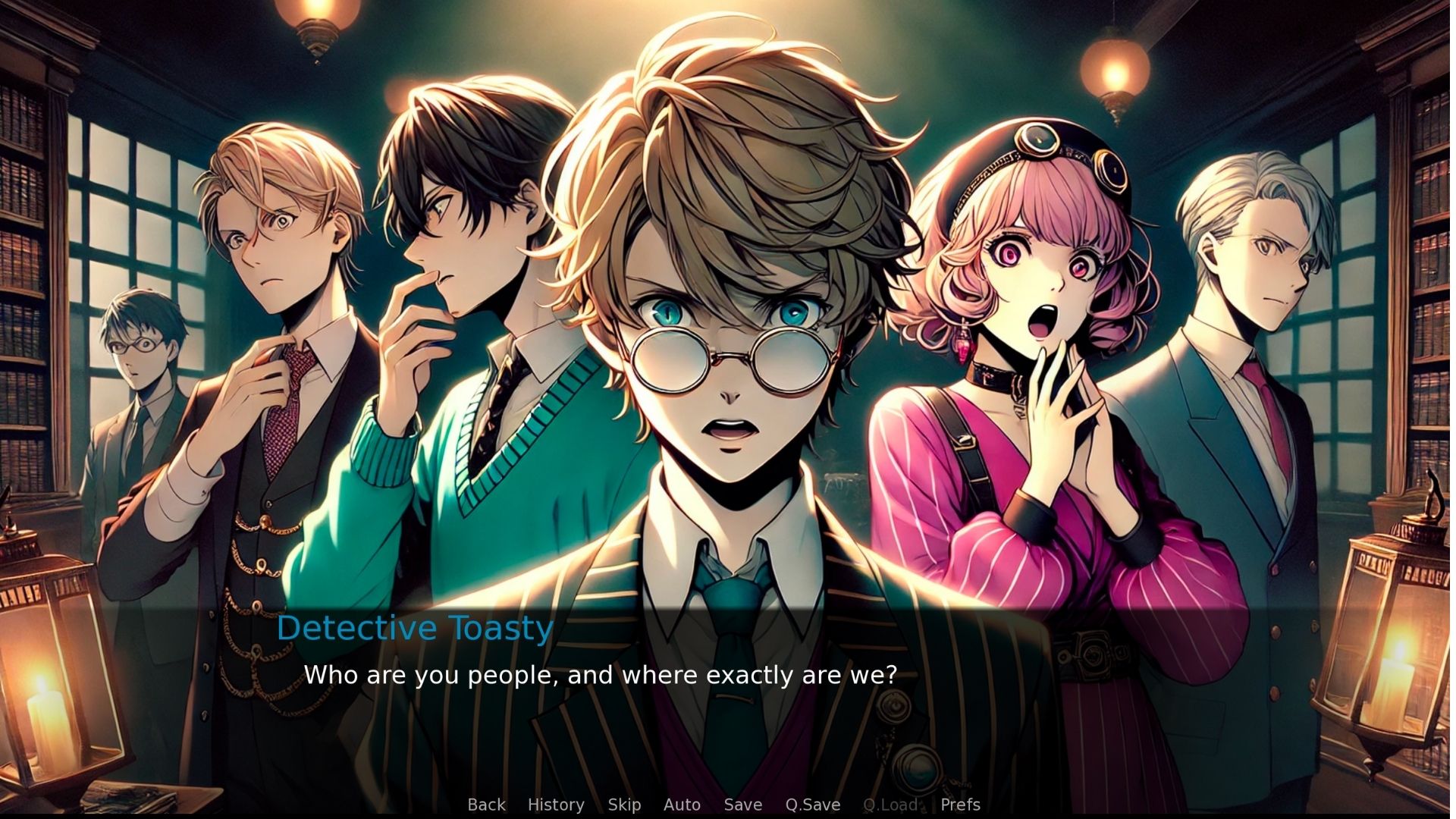Screen dimensions: 1456x819
Task: Toggle Auto-advance mode
Action: tap(682, 805)
